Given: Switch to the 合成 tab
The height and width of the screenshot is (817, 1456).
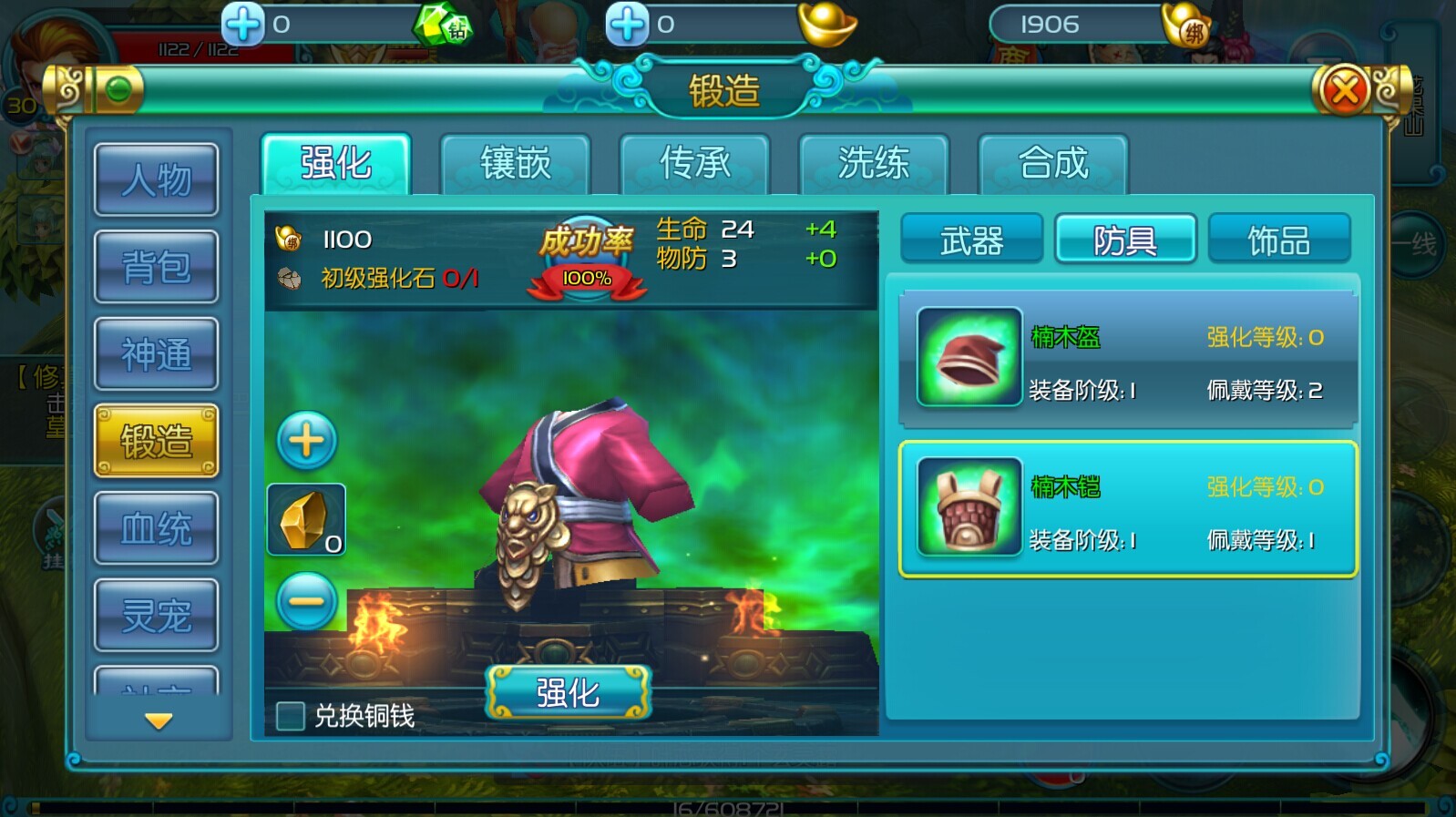Looking at the screenshot, I should click(1053, 164).
